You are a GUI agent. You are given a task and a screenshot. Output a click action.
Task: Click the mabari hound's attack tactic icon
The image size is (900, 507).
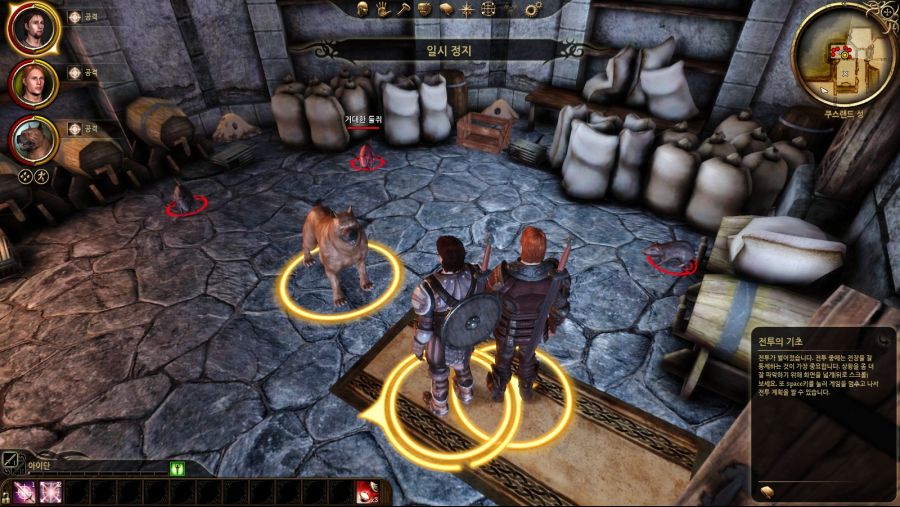click(x=75, y=128)
